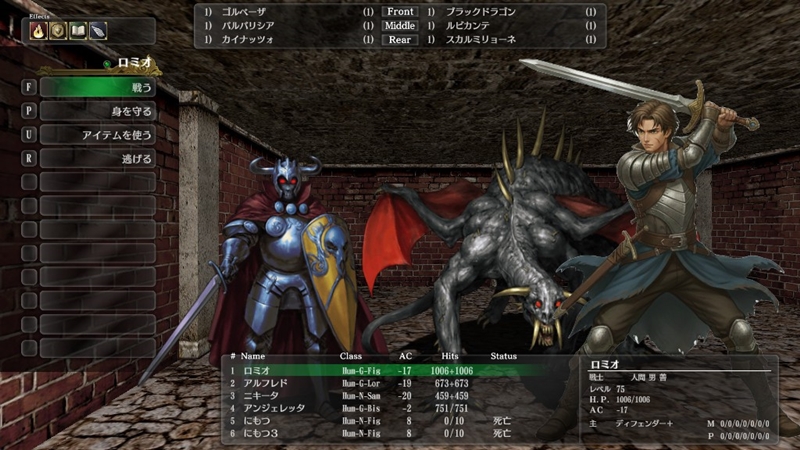Click the flame effect icon
800x450 pixels.
(x=39, y=31)
